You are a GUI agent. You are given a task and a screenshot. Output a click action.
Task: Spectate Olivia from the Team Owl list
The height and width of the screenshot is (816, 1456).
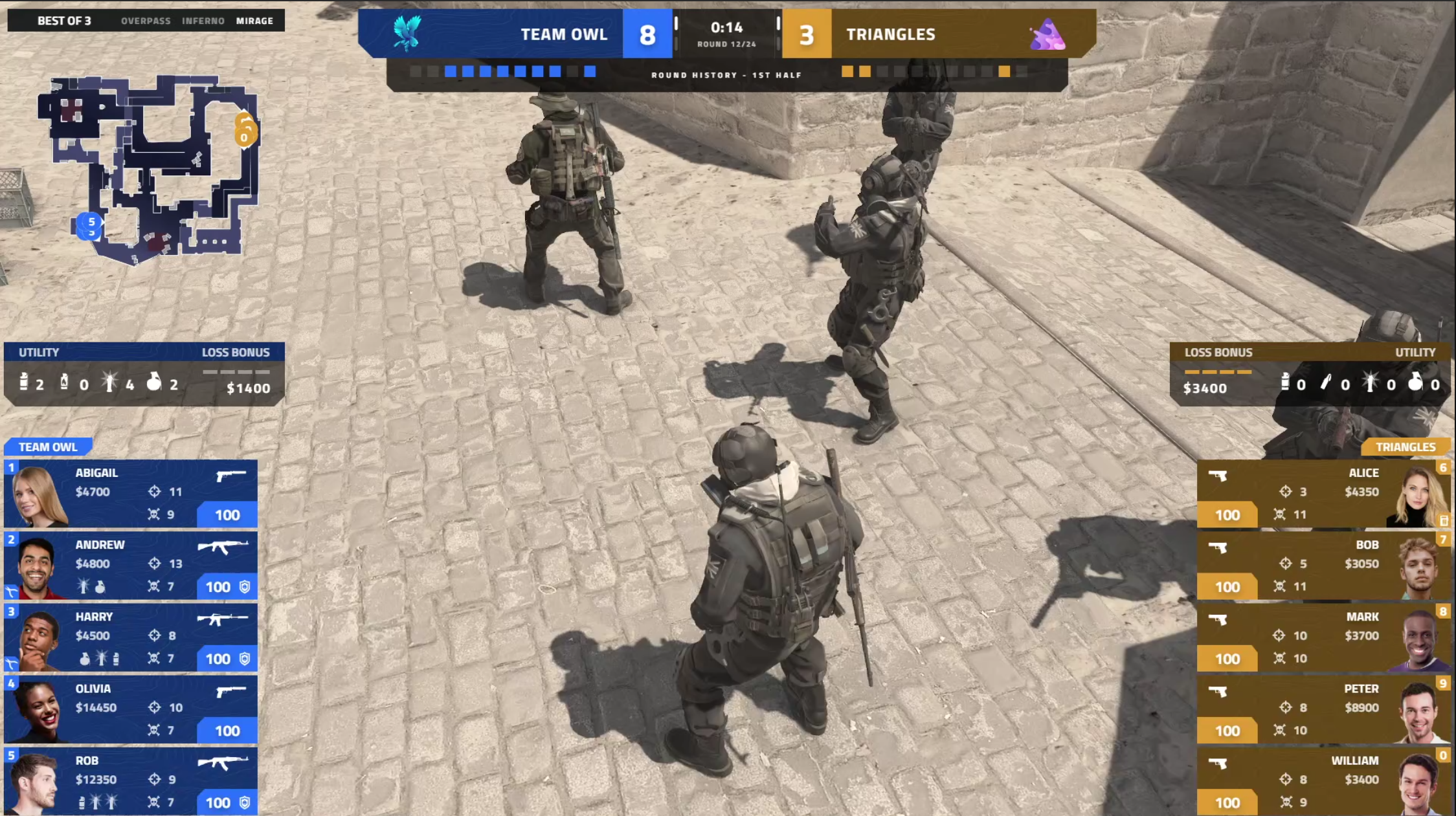click(x=131, y=709)
